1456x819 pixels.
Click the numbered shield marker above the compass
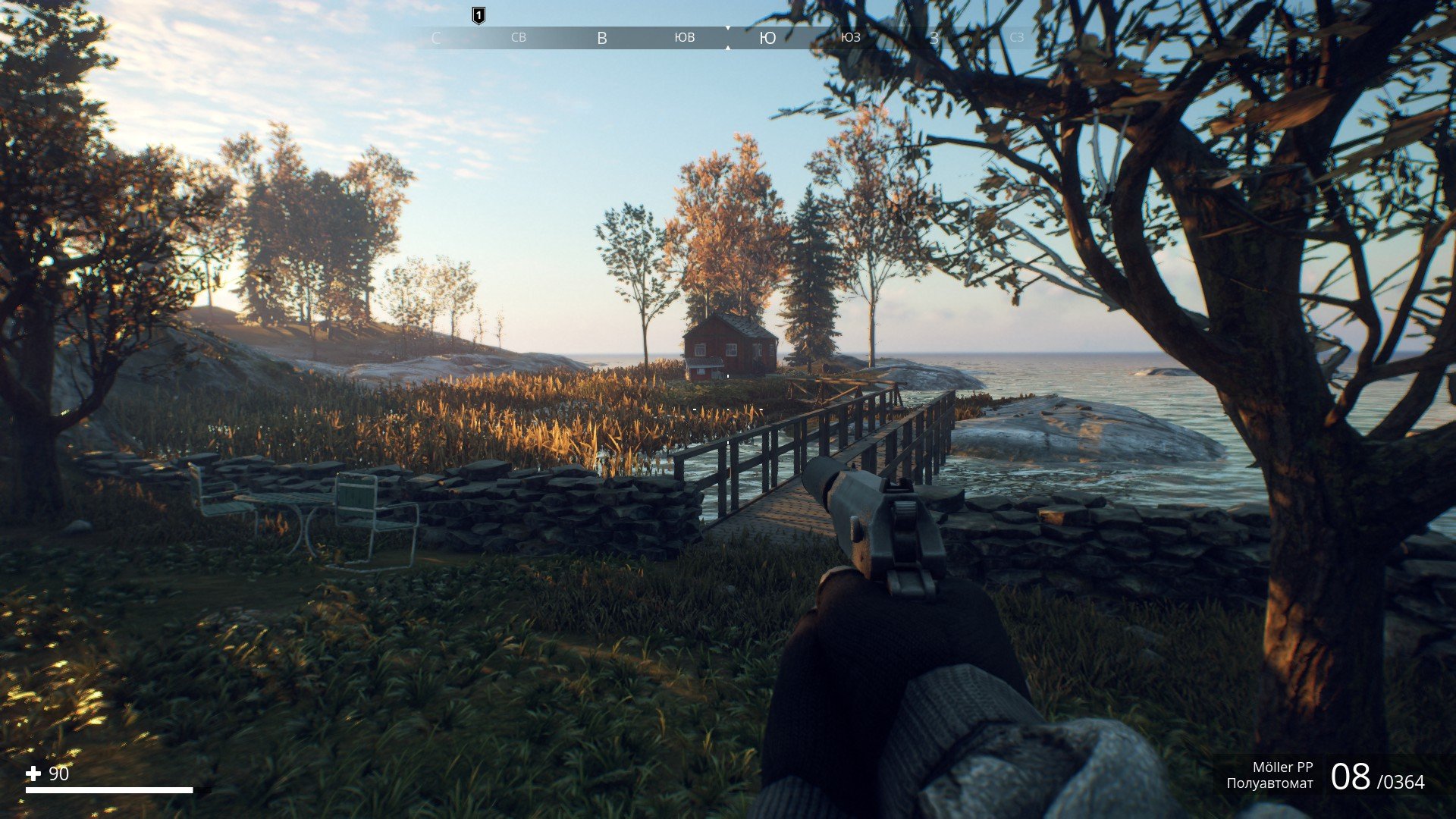(x=479, y=15)
